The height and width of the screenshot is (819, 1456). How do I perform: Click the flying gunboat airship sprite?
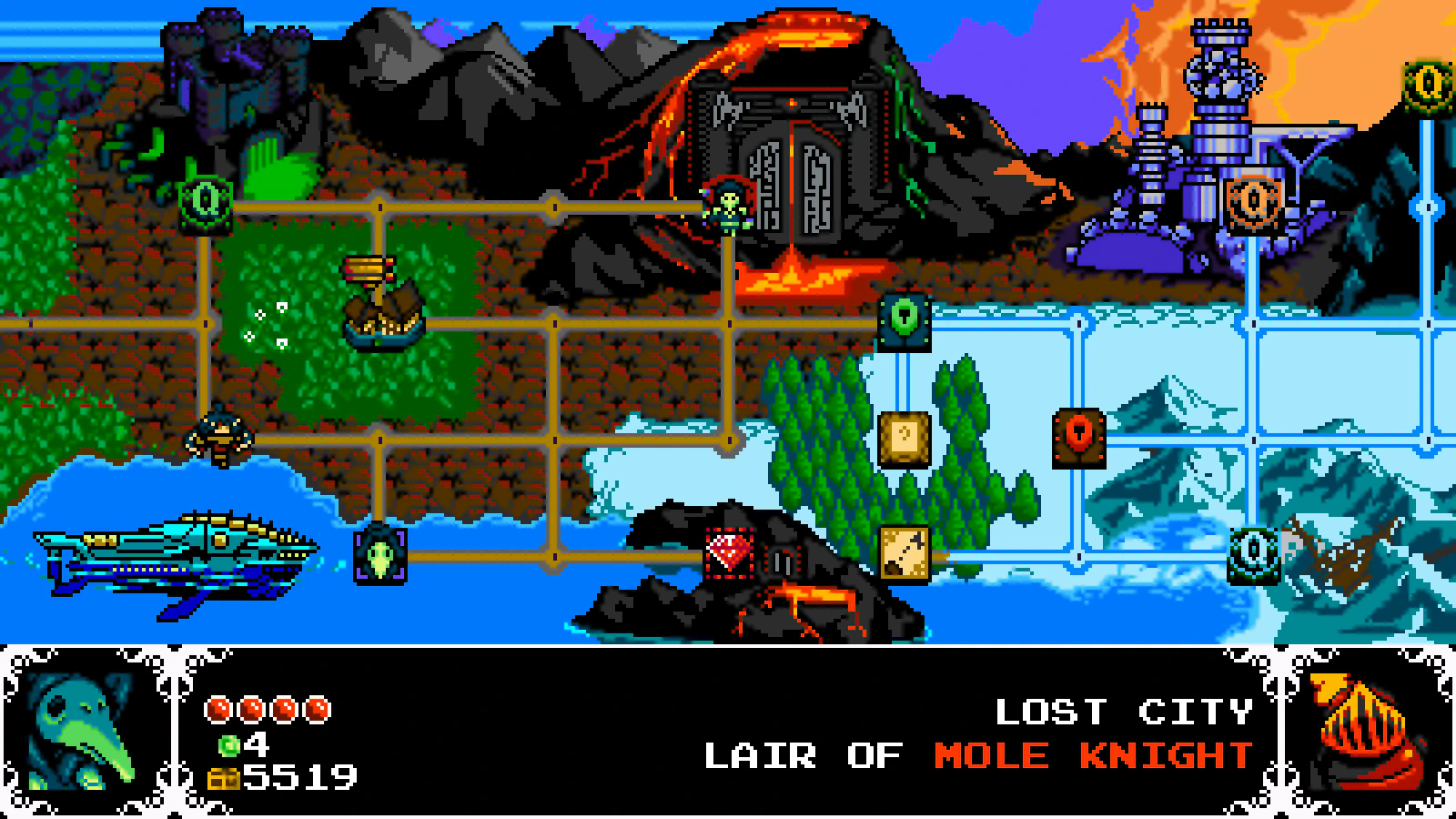(x=177, y=555)
